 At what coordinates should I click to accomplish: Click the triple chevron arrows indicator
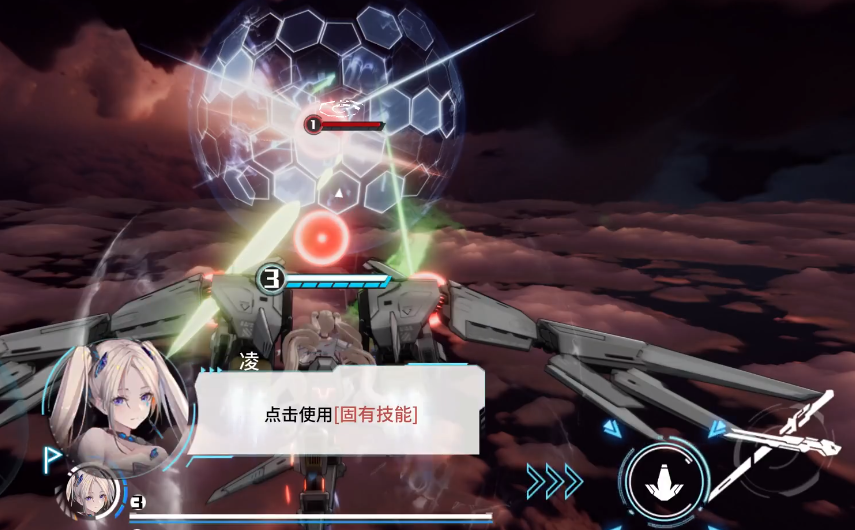tap(555, 481)
